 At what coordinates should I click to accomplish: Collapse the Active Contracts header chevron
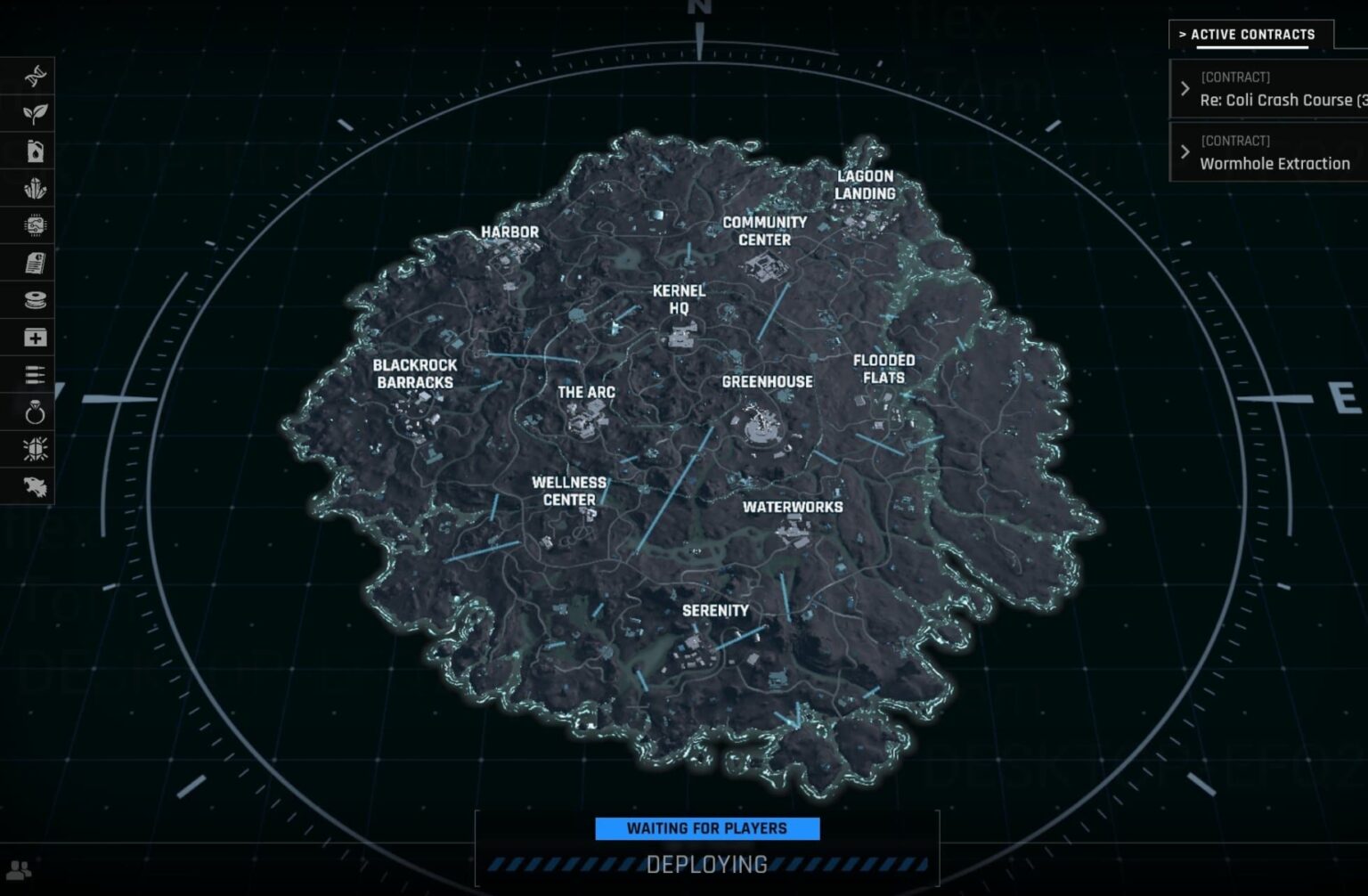point(1183,35)
